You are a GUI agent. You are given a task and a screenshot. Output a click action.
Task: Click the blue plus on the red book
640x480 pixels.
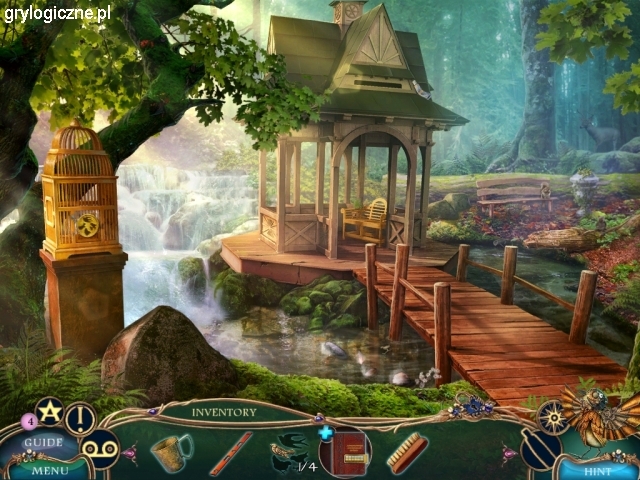click(326, 433)
